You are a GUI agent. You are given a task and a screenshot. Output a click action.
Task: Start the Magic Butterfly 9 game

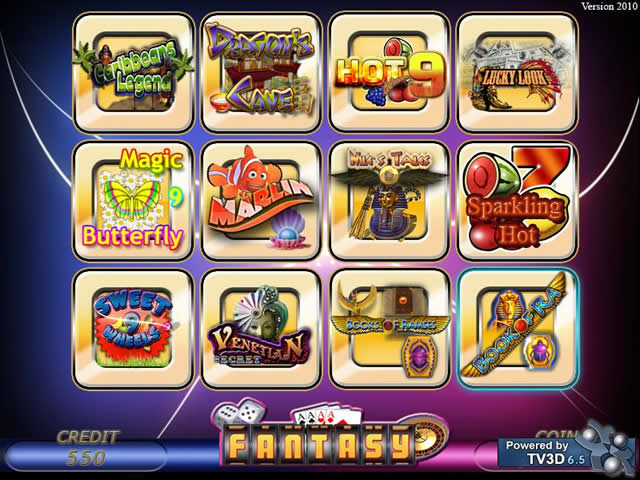133,200
